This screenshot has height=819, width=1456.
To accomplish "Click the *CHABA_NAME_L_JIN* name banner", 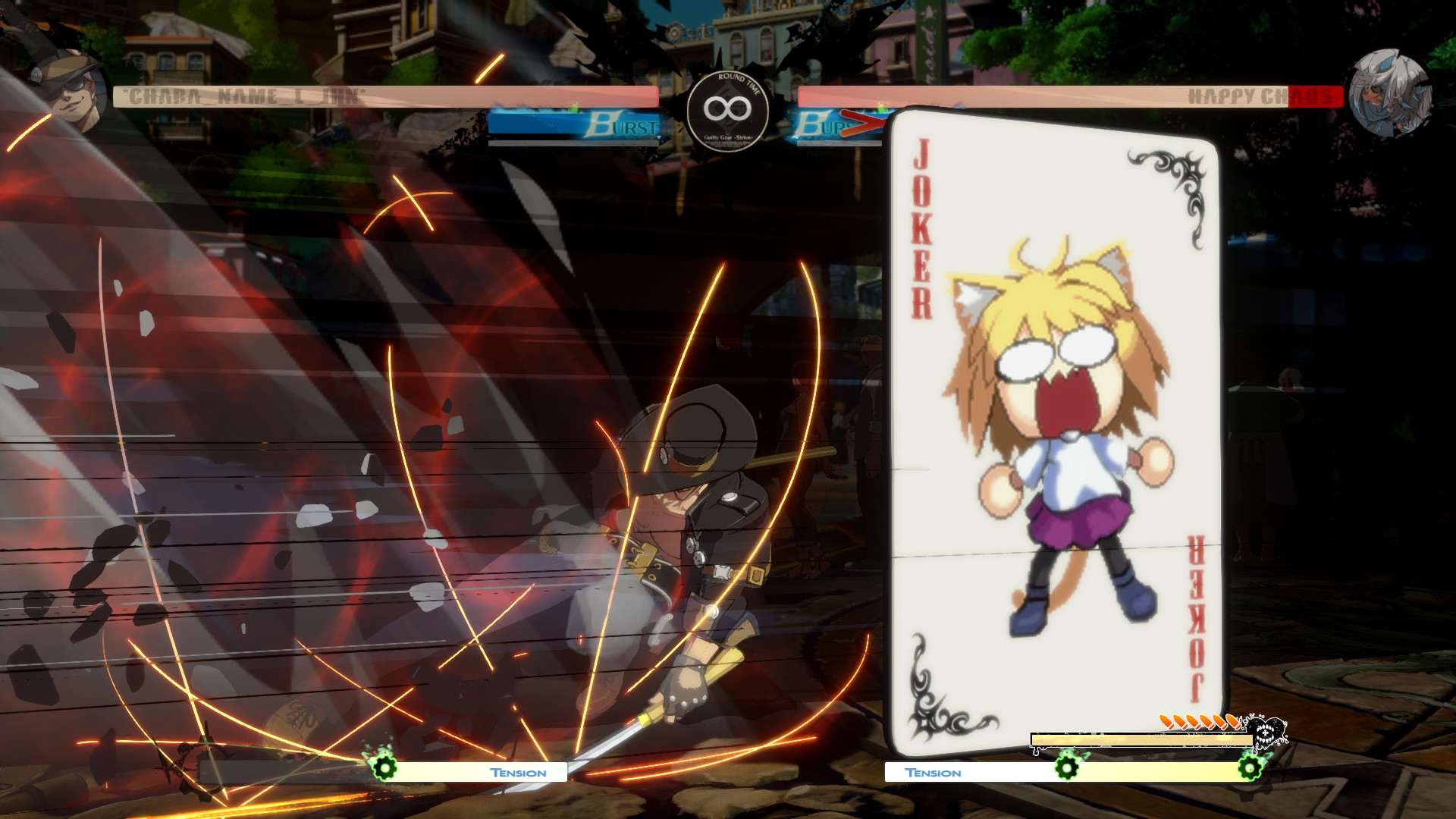I will coord(243,96).
